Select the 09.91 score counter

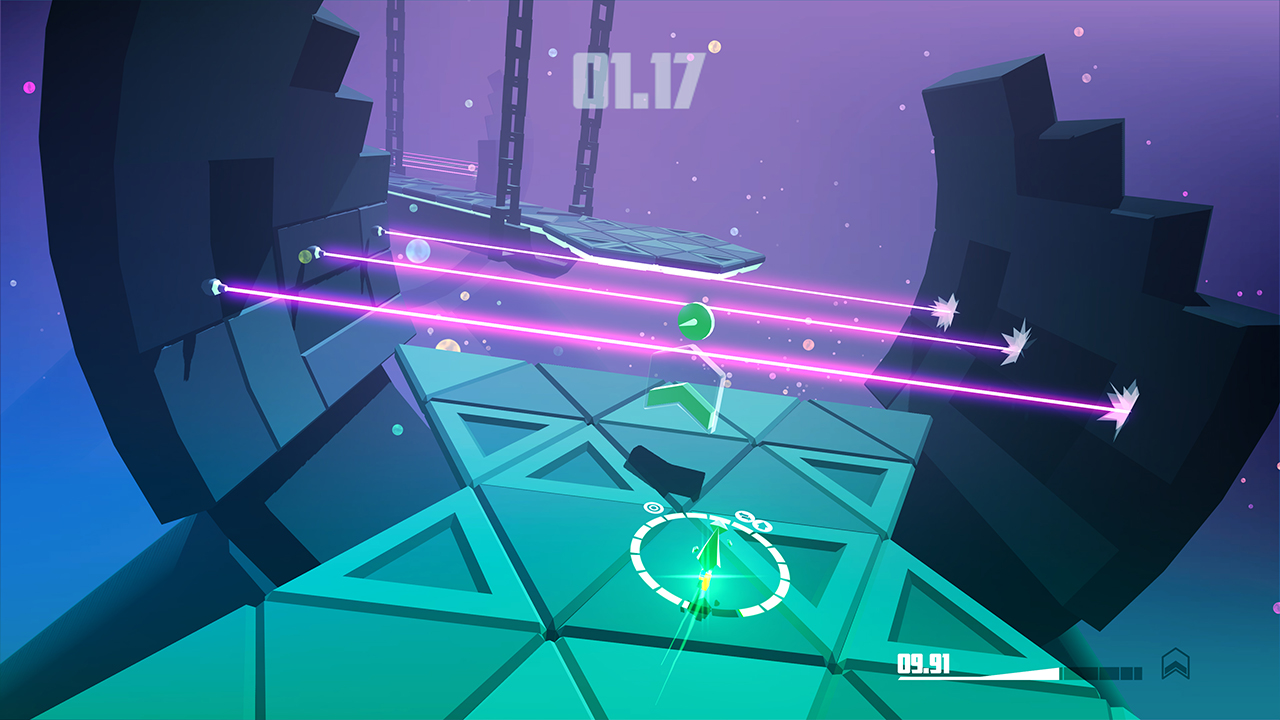pyautogui.click(x=924, y=663)
